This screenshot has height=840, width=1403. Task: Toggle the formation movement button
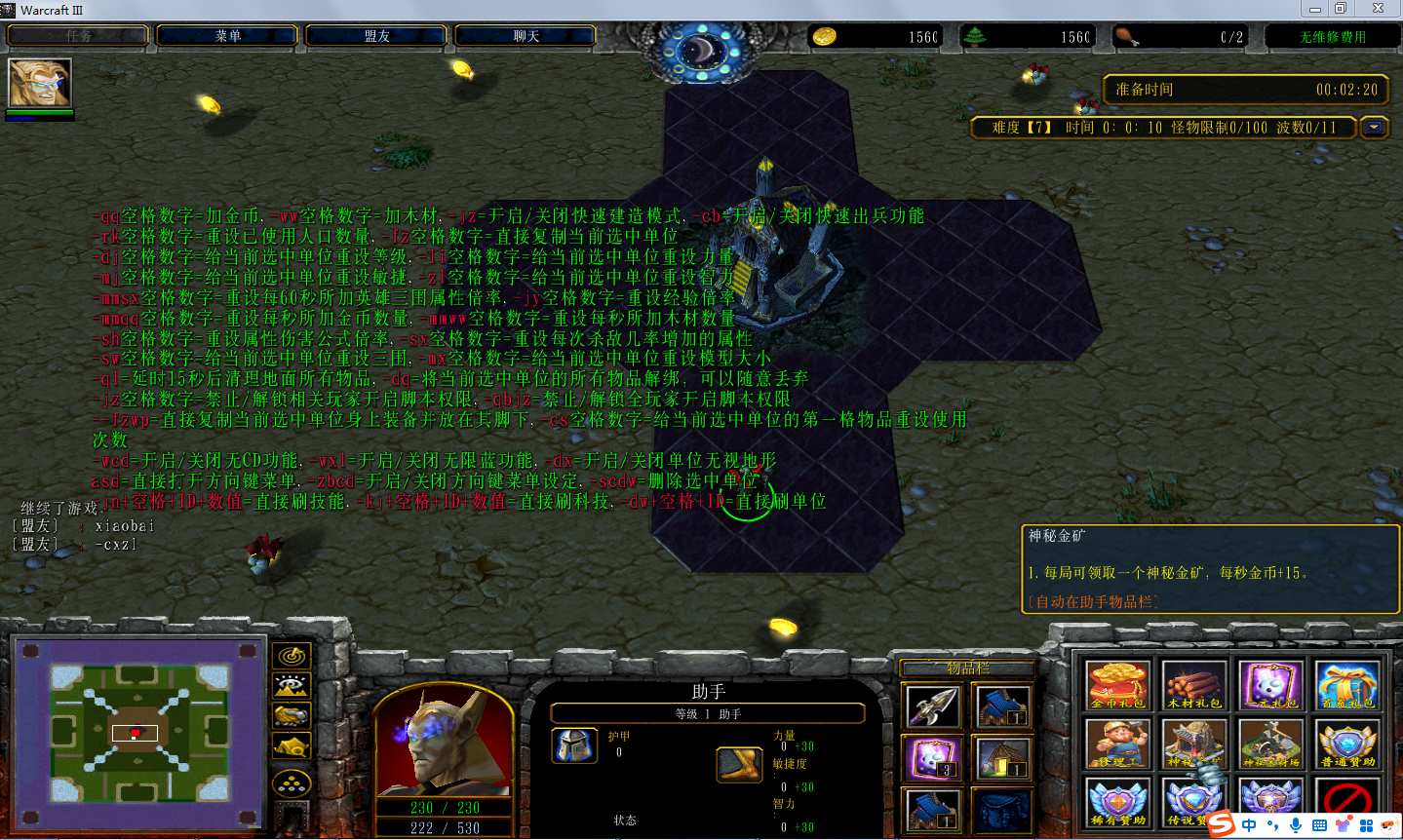tap(292, 783)
